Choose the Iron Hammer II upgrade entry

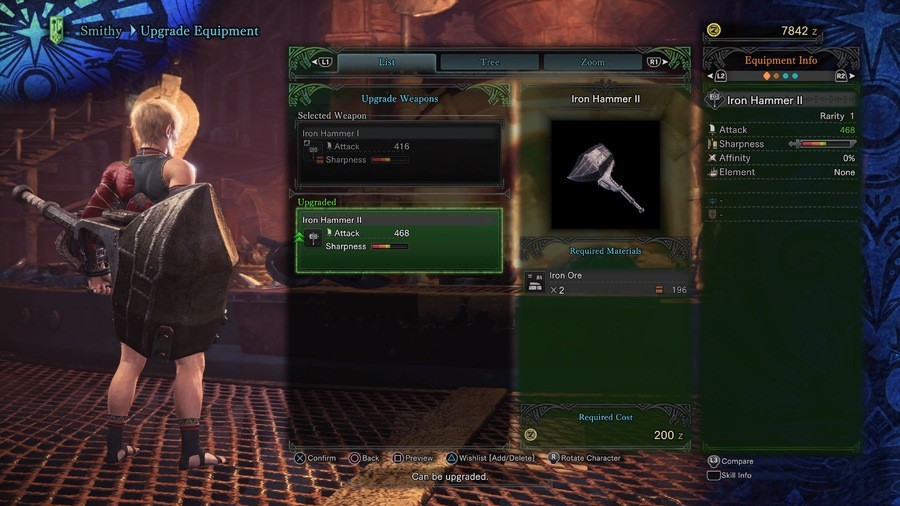coord(399,240)
